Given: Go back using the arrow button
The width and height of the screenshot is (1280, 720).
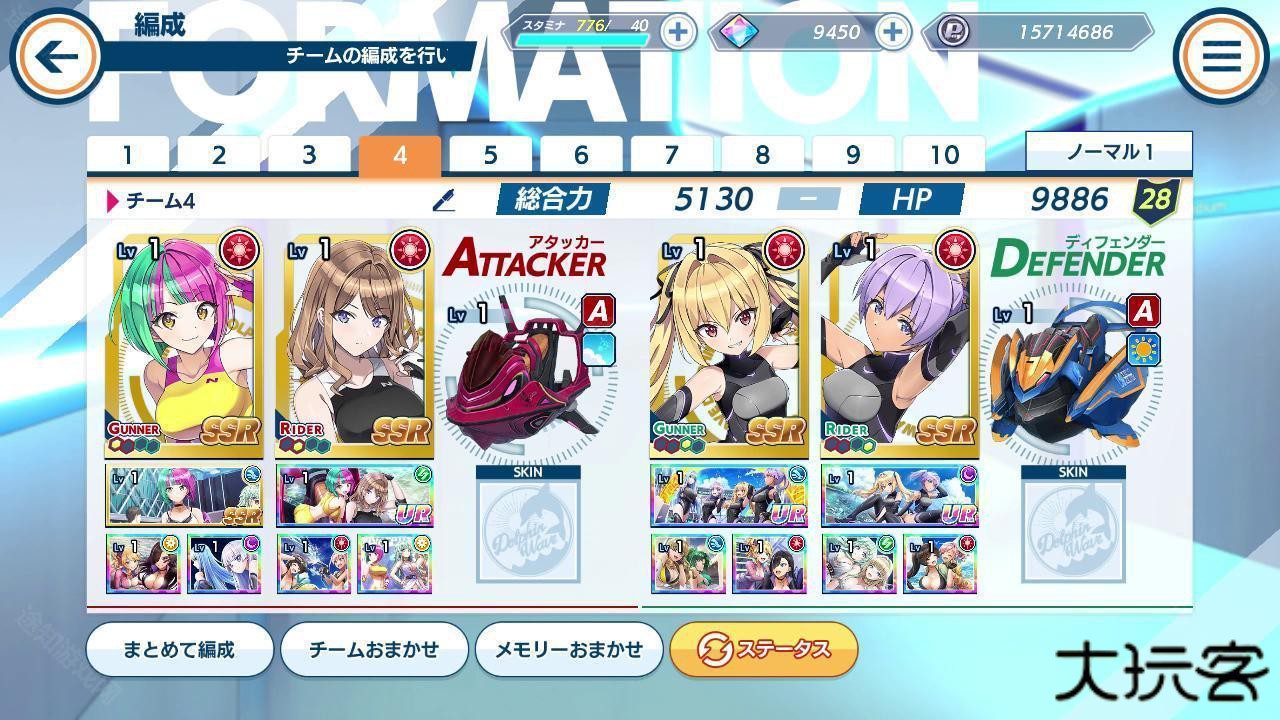Looking at the screenshot, I should coord(55,56).
